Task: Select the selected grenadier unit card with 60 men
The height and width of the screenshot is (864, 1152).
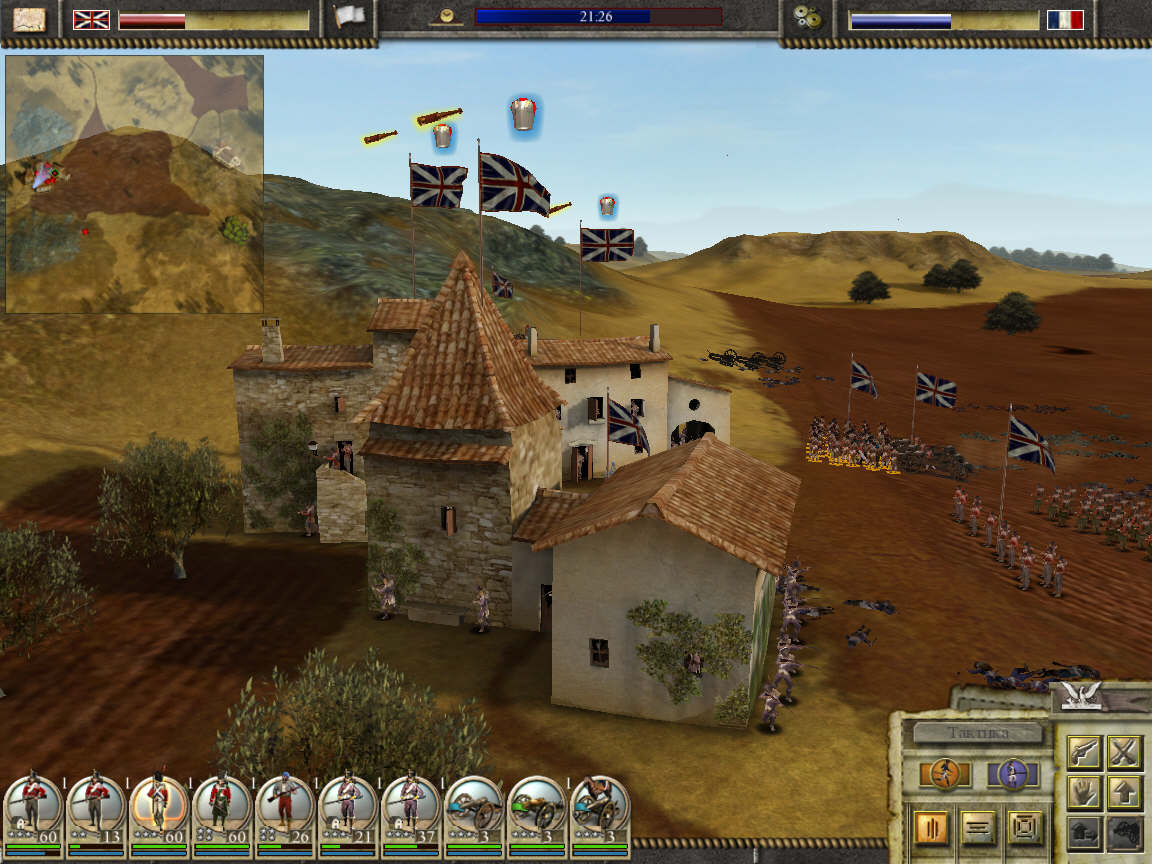Action: tap(159, 808)
